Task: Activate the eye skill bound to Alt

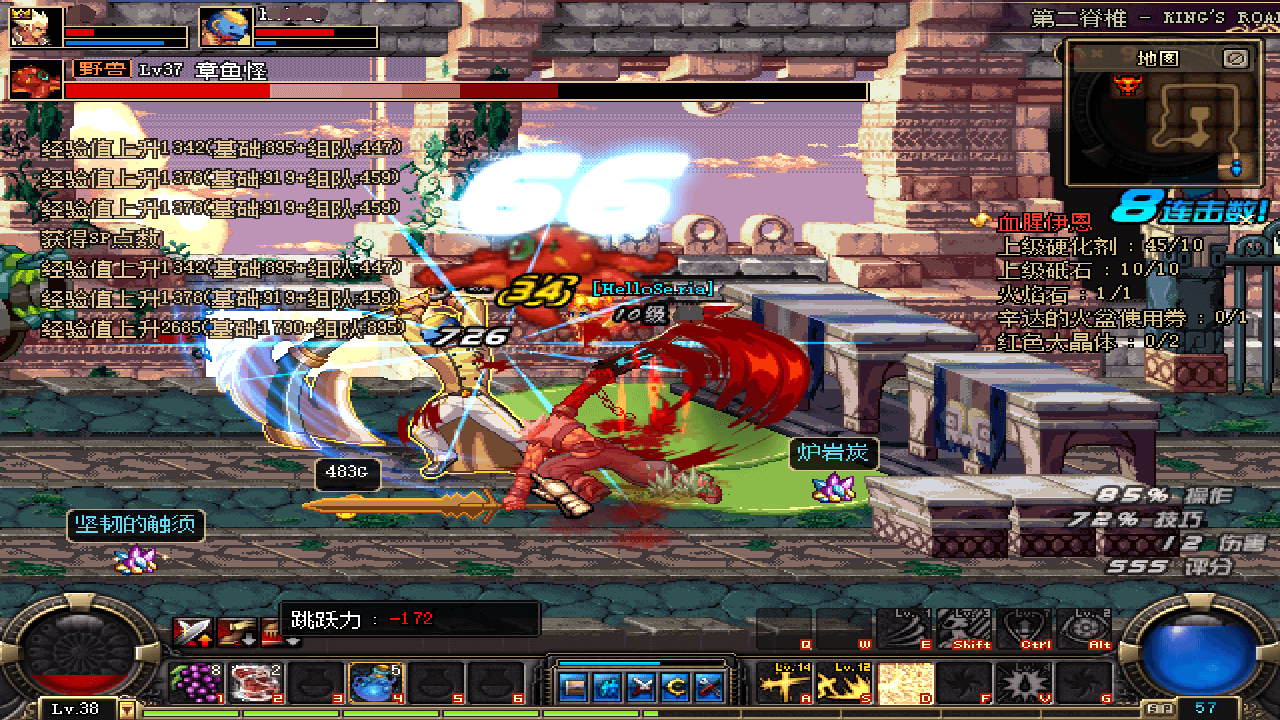Action: [1083, 629]
